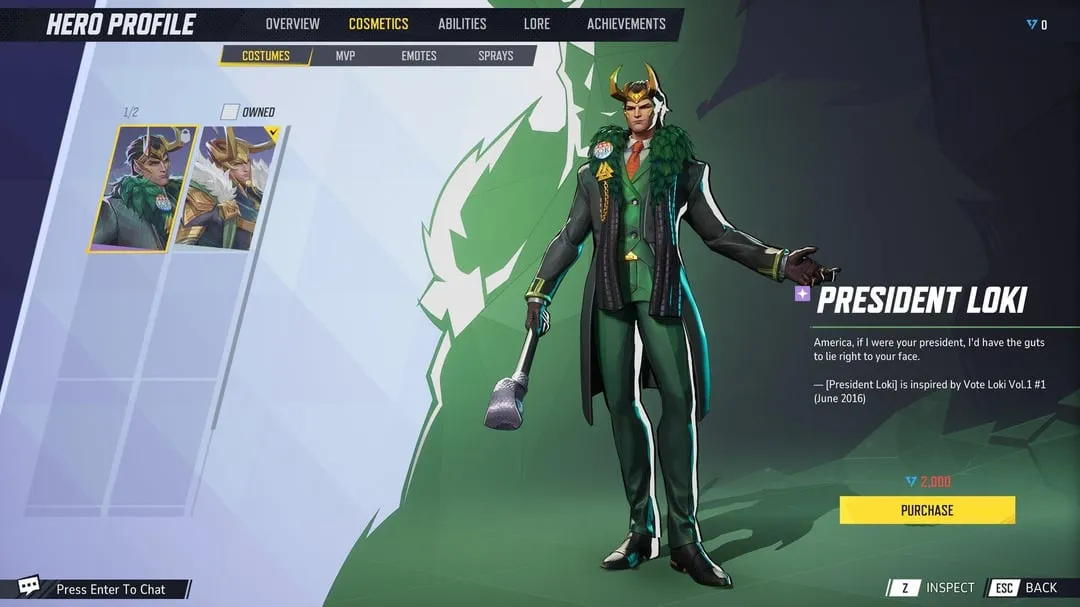Switch to the MVP sub-tab
Viewport: 1080px width, 607px height.
click(x=345, y=56)
